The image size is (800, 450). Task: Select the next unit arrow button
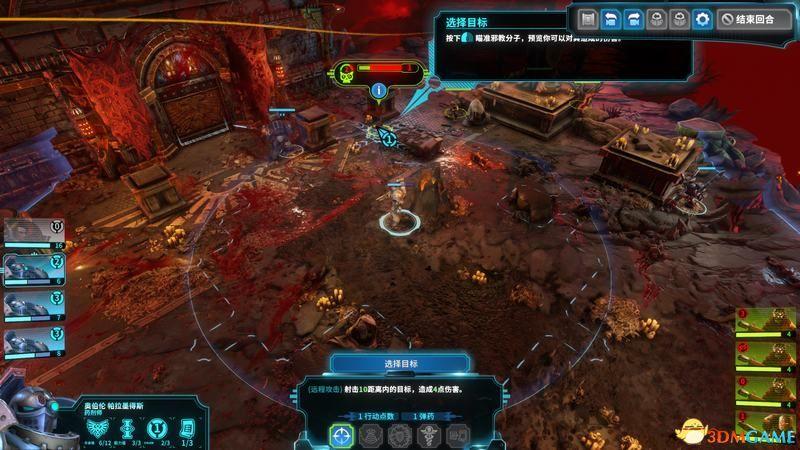pyautogui.click(x=632, y=19)
